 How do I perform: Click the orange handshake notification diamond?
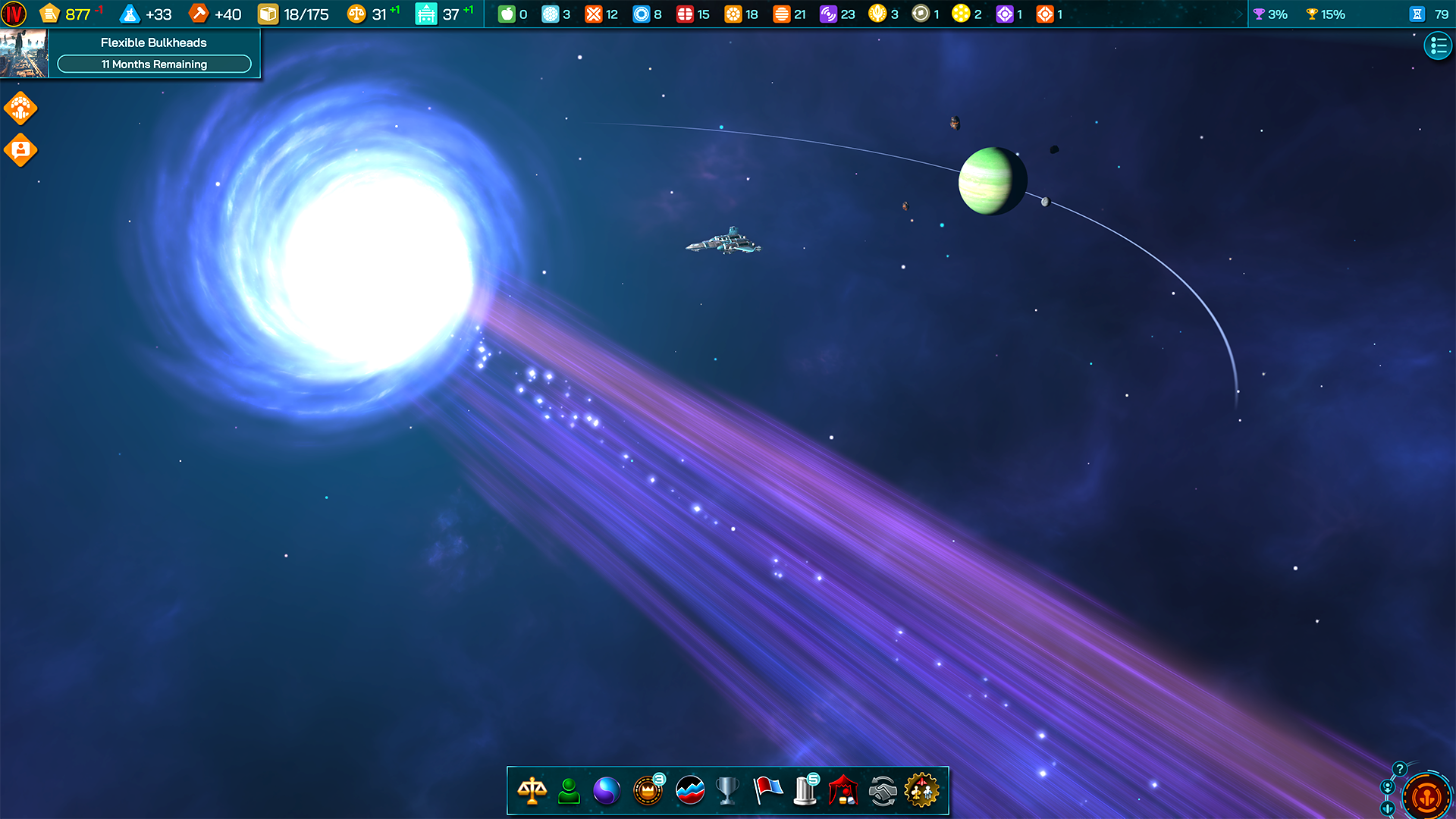(x=20, y=108)
